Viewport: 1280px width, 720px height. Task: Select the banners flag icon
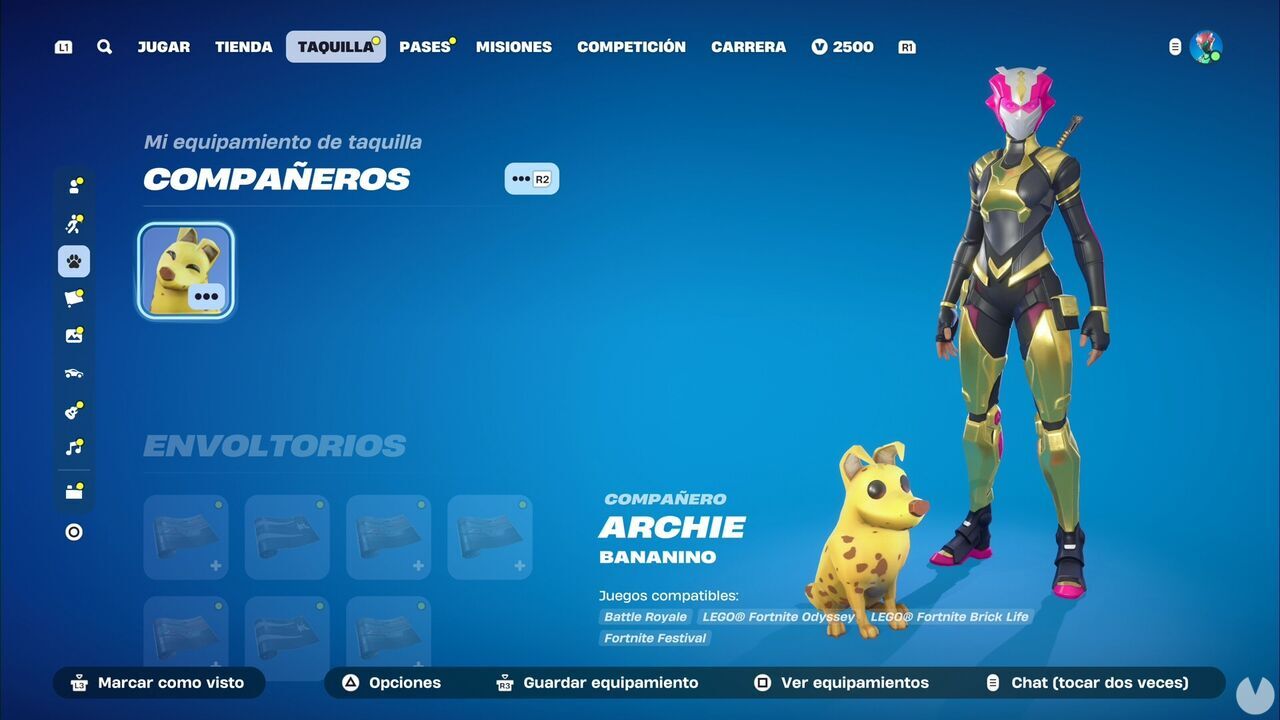tap(73, 298)
